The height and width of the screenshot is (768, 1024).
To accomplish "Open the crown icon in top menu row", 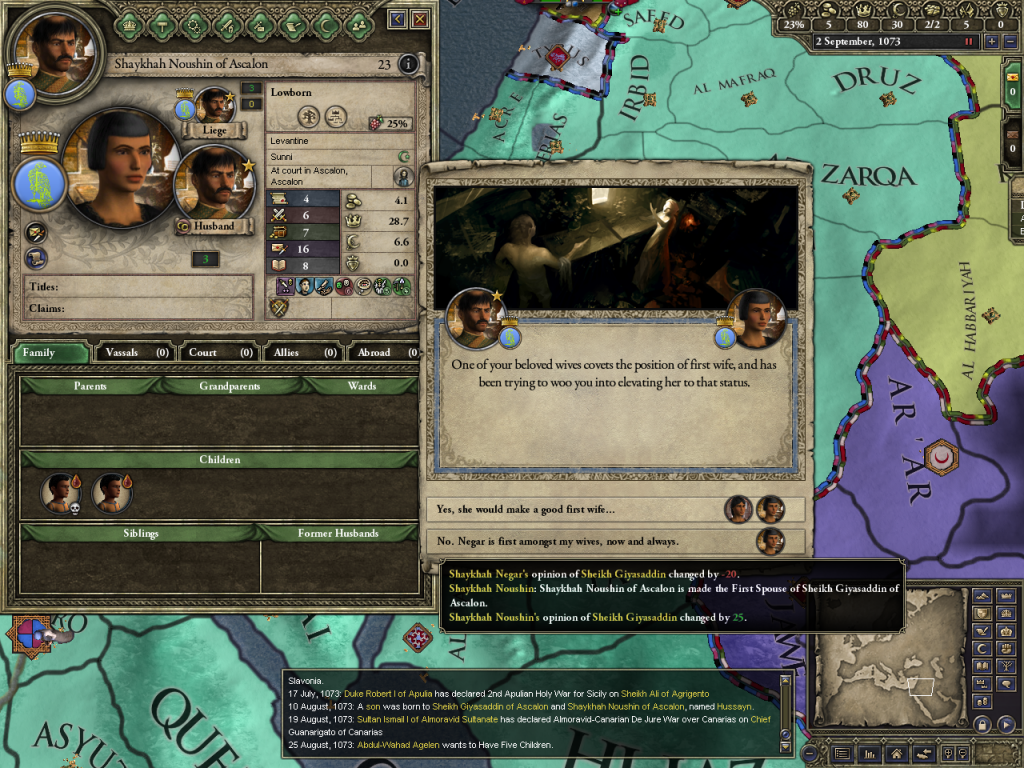I will (131, 20).
